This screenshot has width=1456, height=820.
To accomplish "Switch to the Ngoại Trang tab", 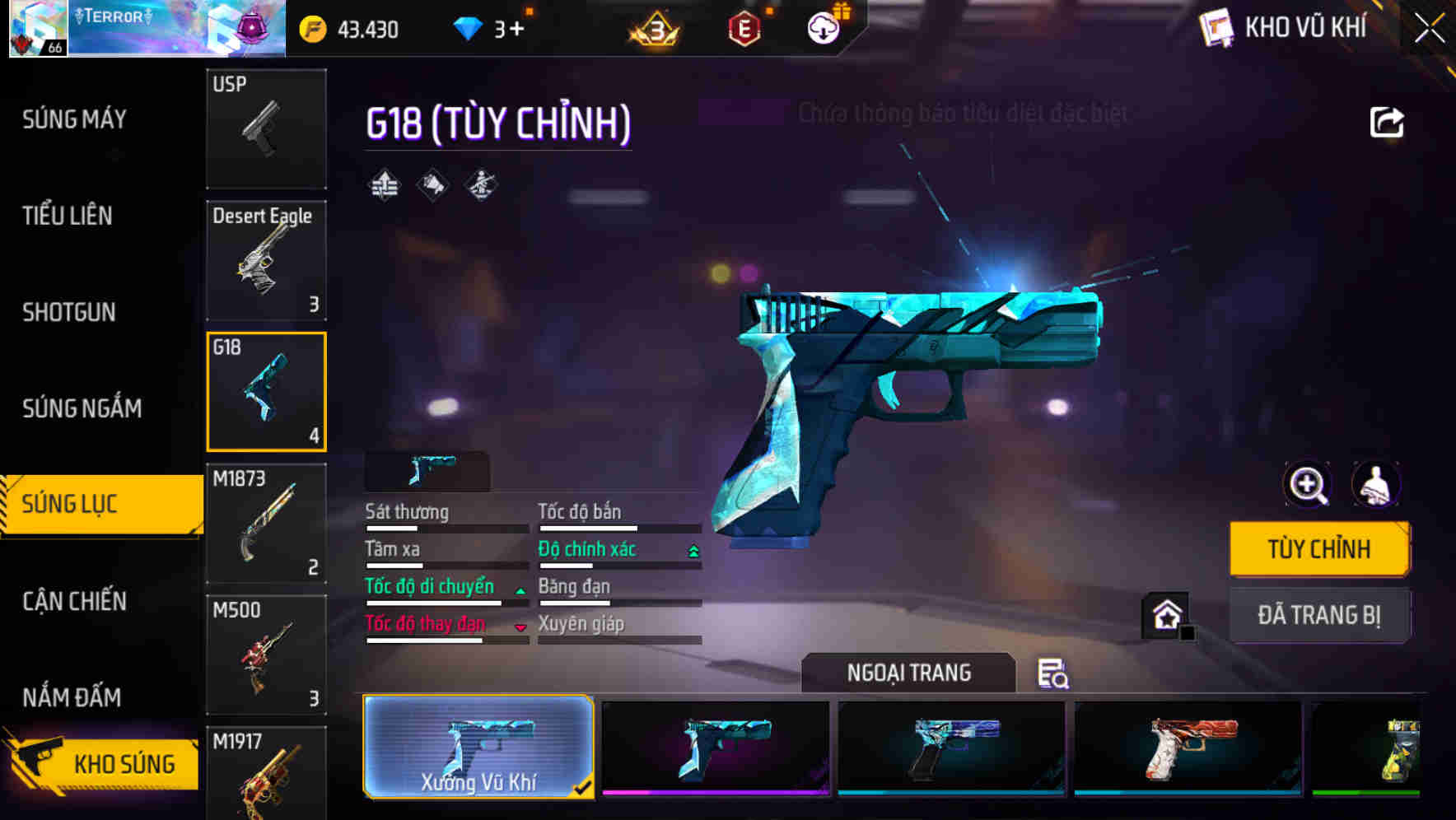I will 908,672.
